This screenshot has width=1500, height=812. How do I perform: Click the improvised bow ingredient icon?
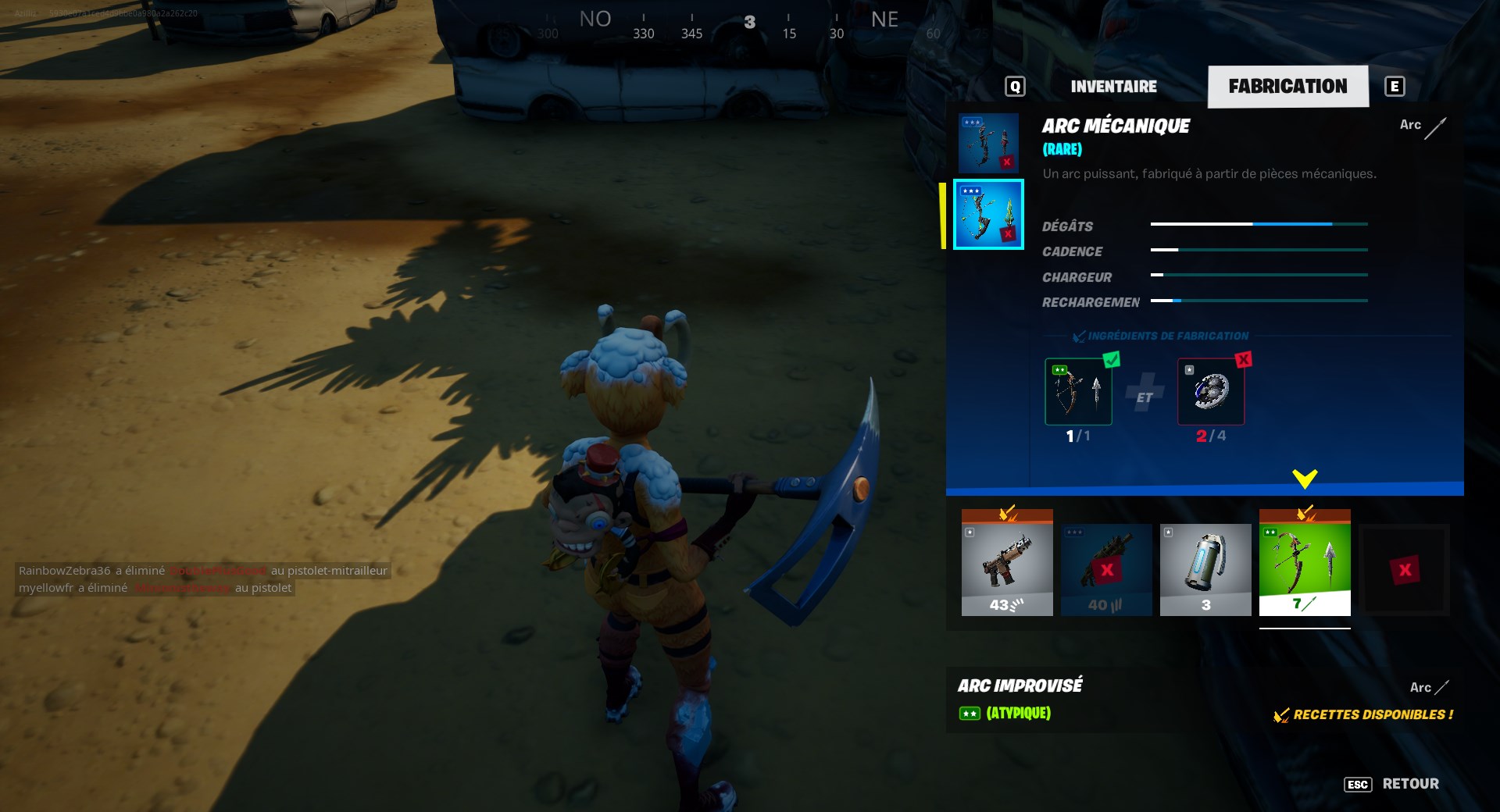(x=1078, y=390)
